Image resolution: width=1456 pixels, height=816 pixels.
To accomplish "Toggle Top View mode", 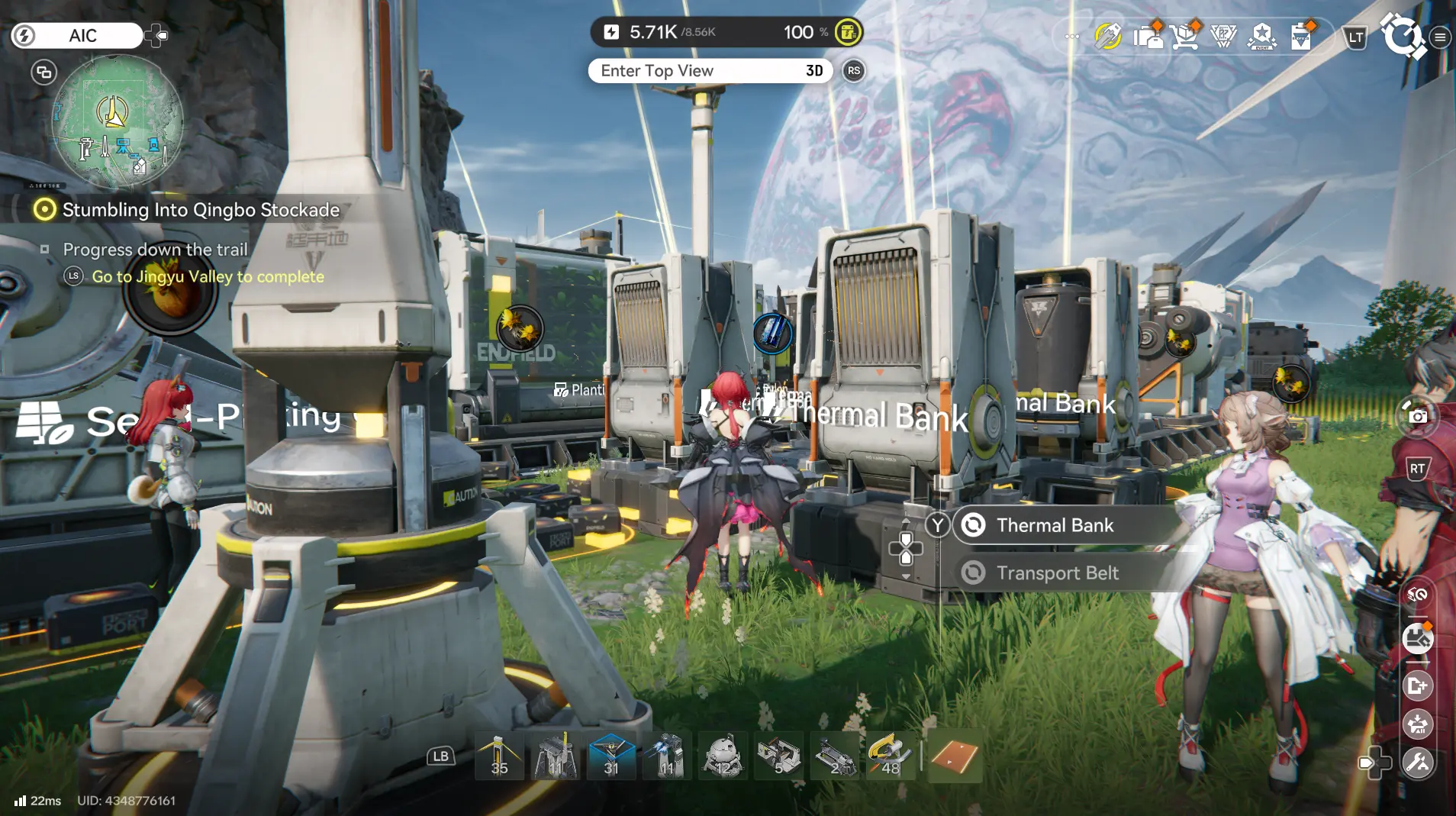I will click(711, 71).
